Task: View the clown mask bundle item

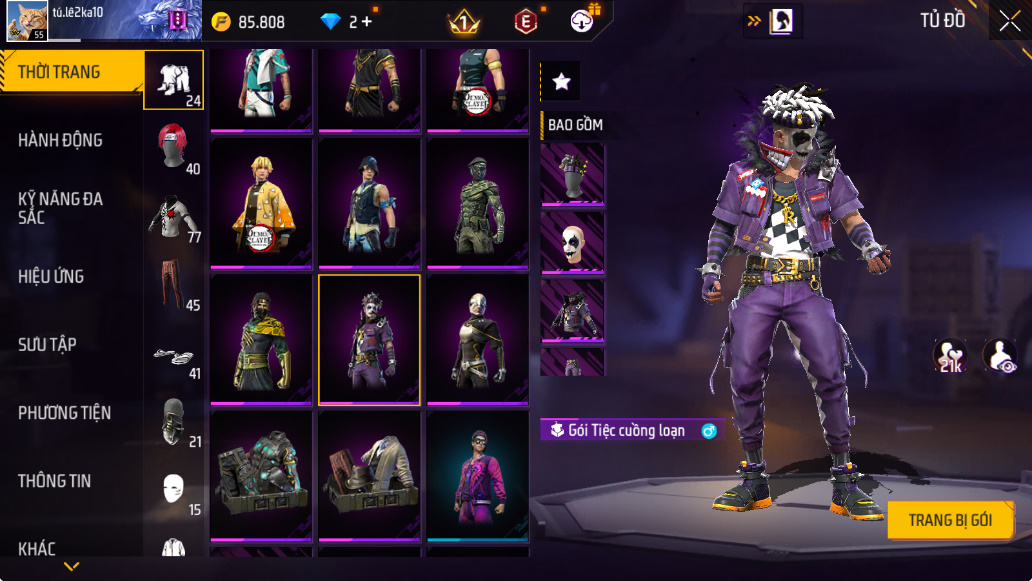Action: (572, 242)
